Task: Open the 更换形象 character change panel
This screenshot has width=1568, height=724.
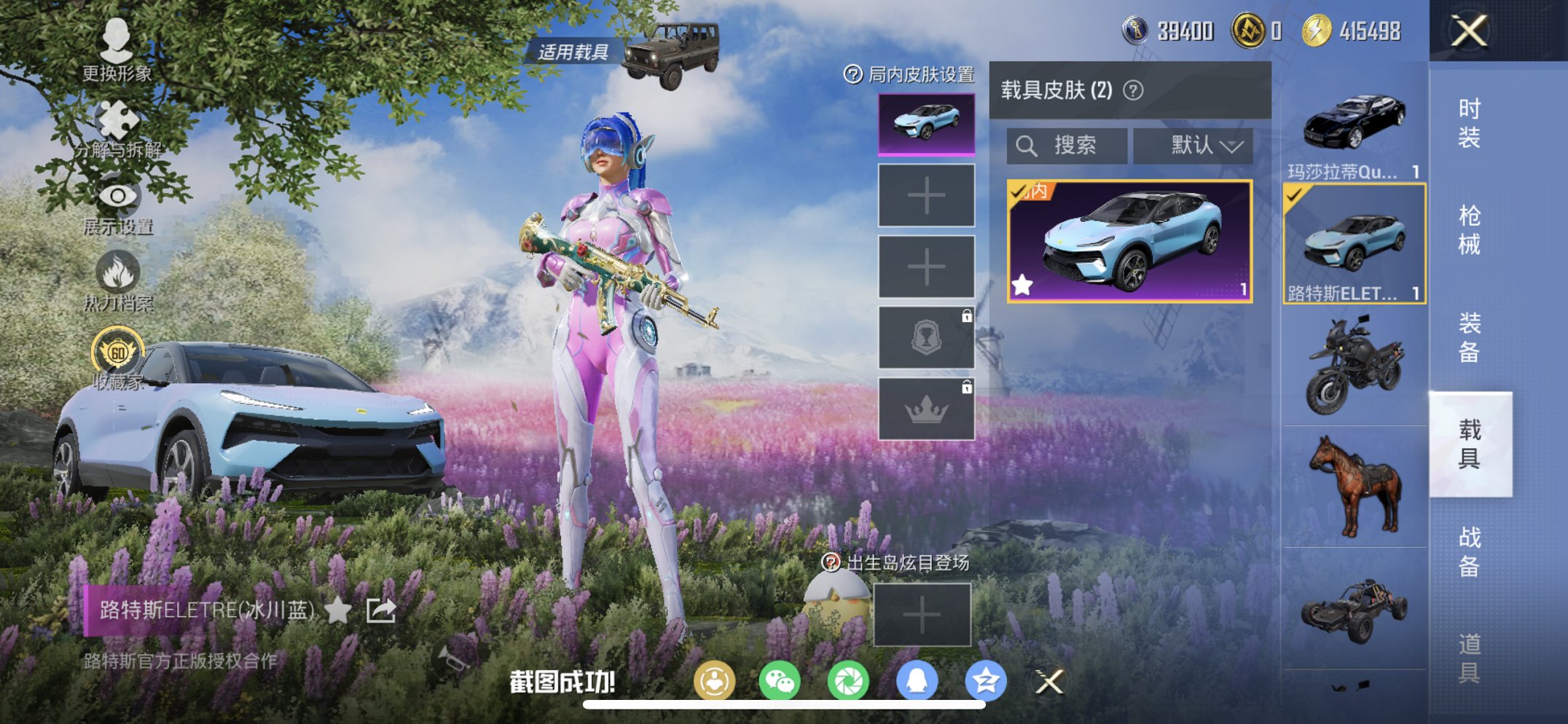Action: [117, 52]
